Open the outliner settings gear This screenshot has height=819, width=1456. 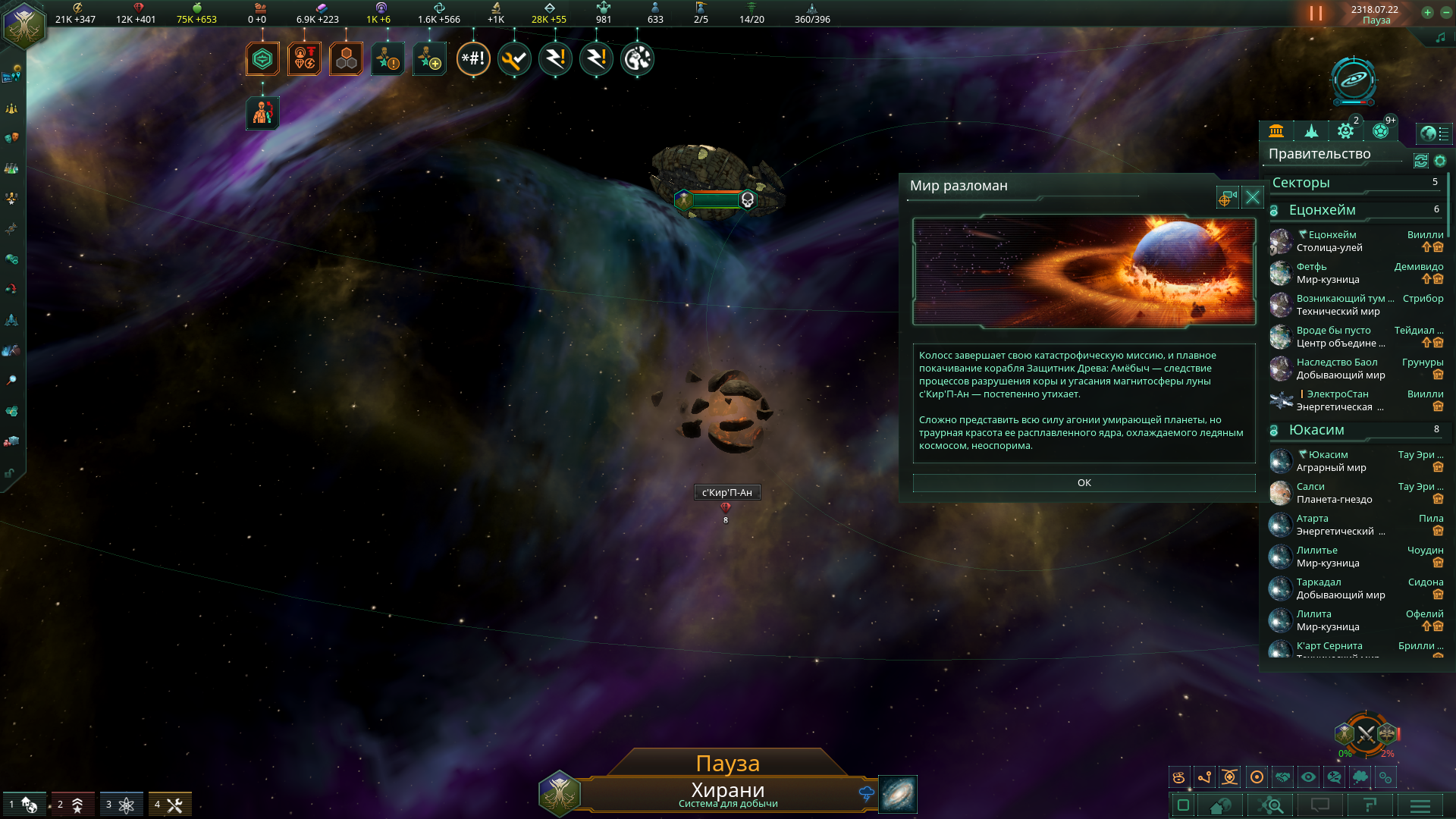pos(1440,161)
